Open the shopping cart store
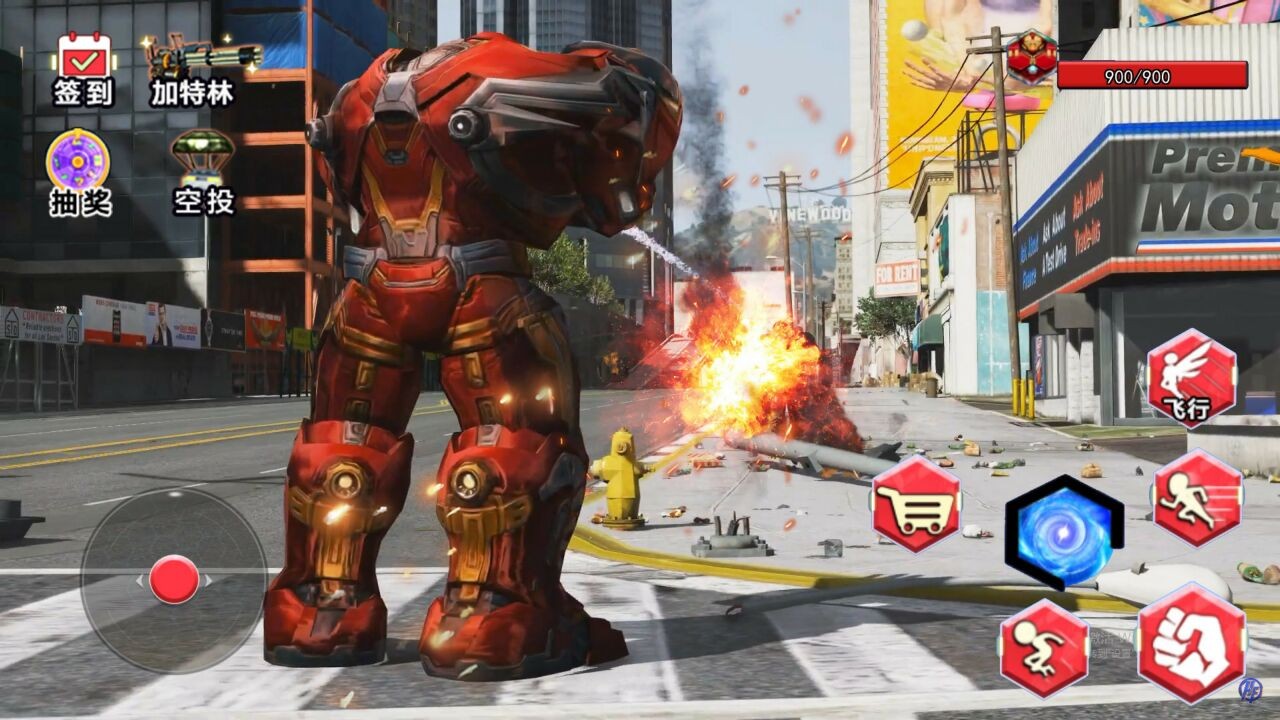This screenshot has height=720, width=1280. 916,504
